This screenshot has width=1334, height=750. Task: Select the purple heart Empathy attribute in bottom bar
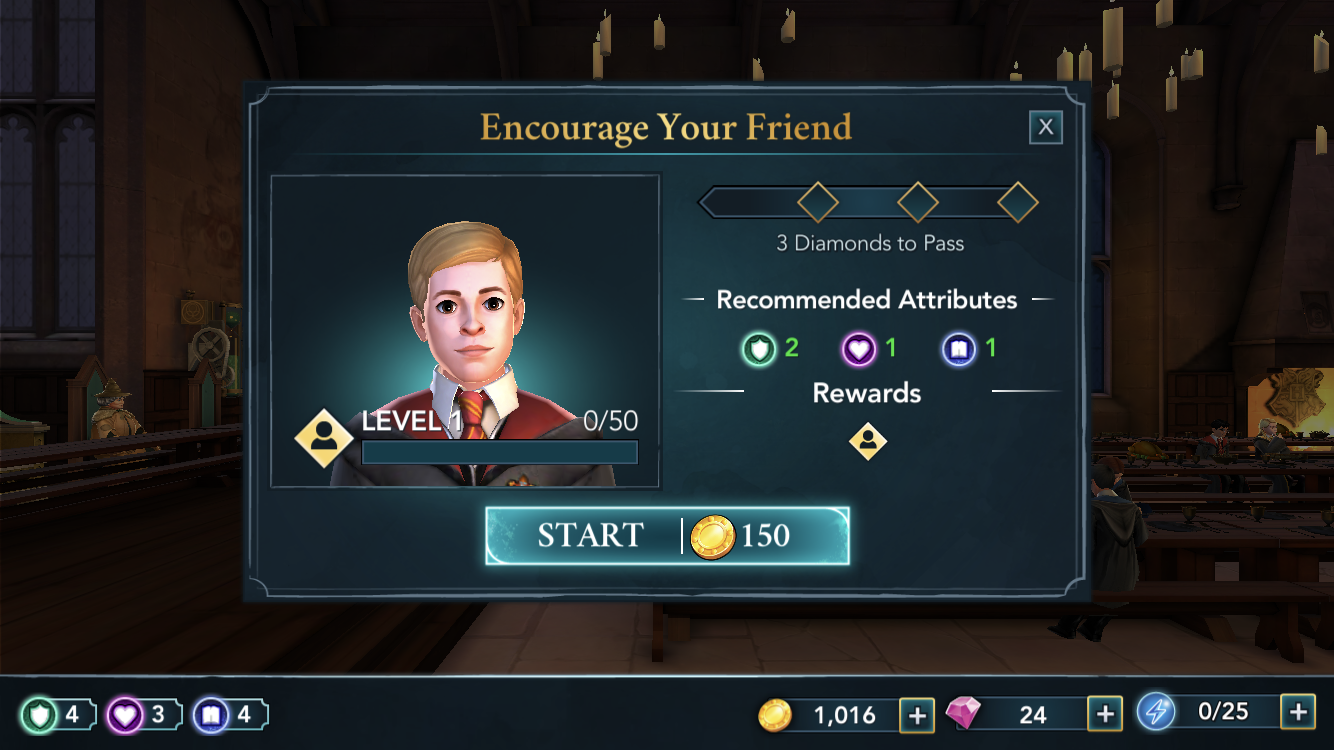tap(124, 715)
